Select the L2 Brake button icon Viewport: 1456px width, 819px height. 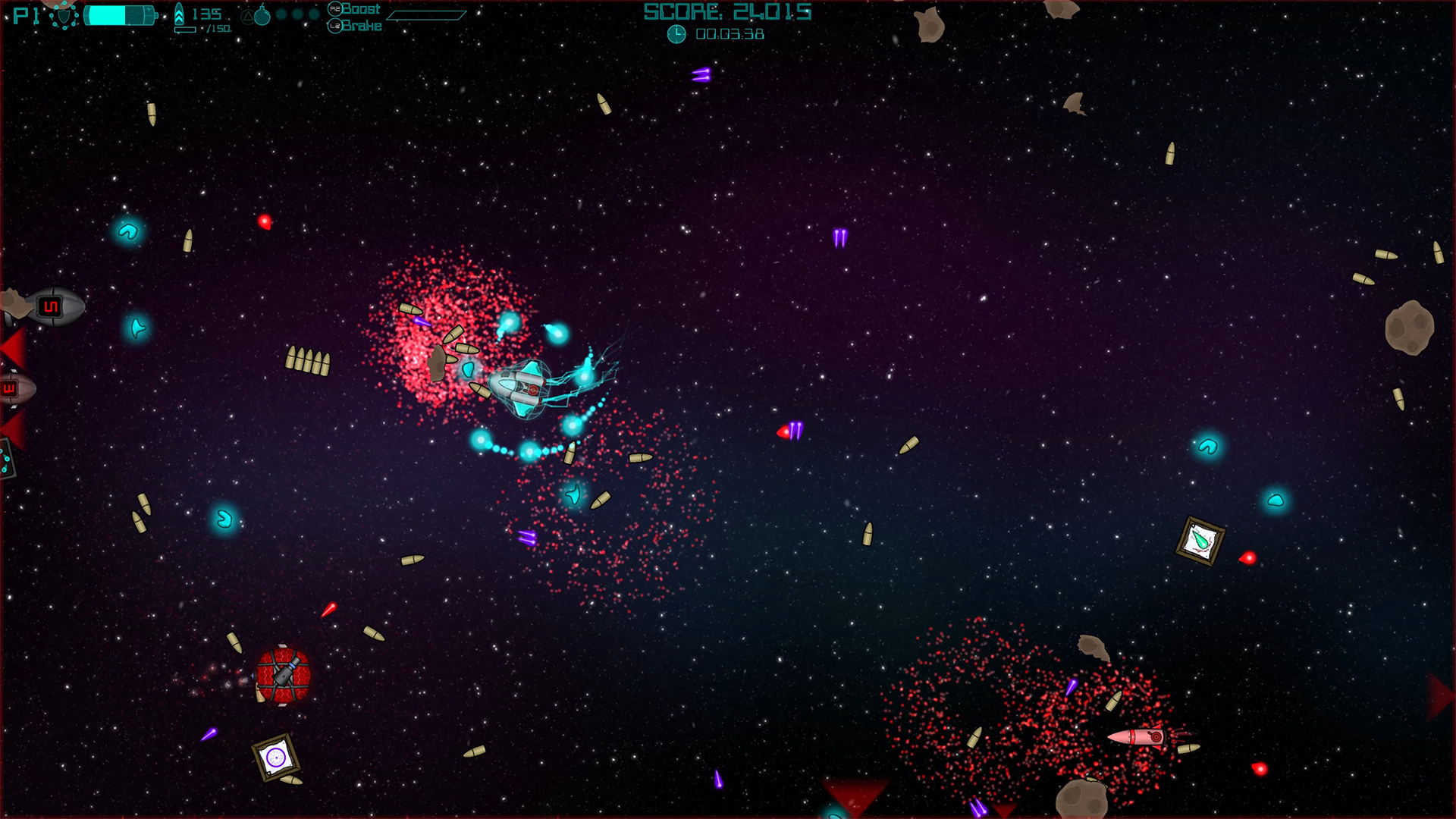(335, 26)
